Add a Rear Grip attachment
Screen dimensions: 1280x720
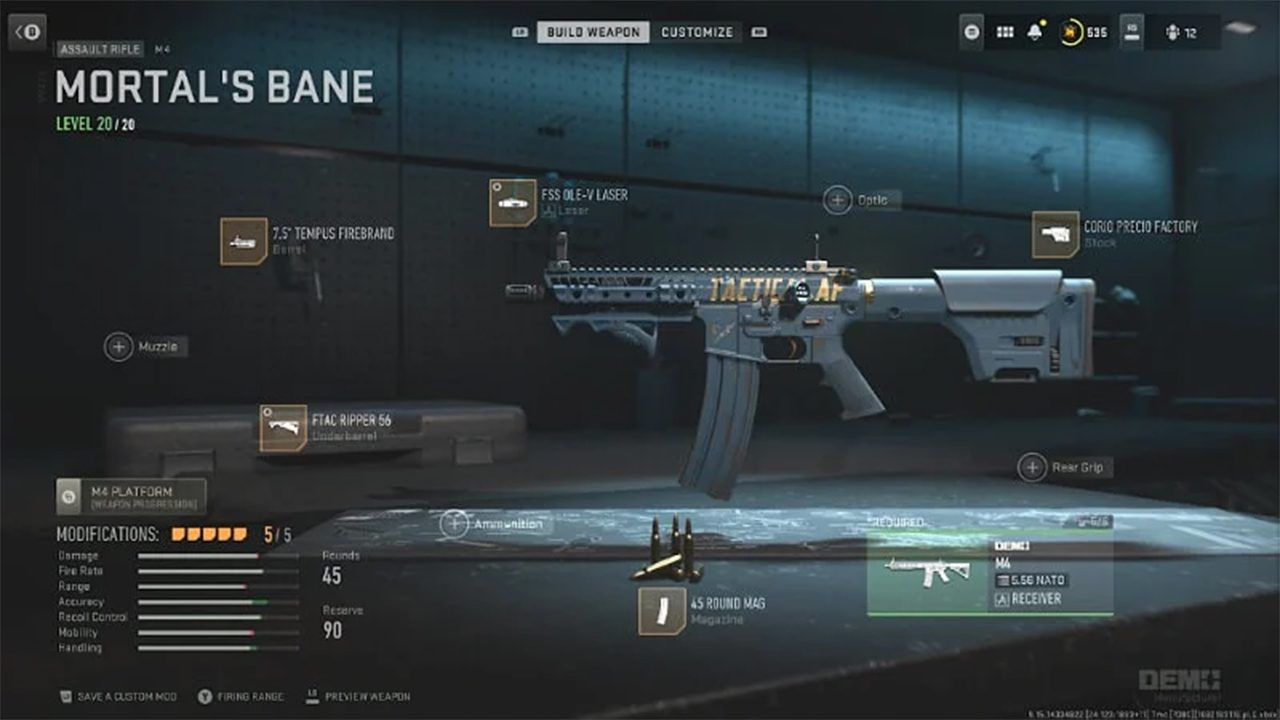1032,467
